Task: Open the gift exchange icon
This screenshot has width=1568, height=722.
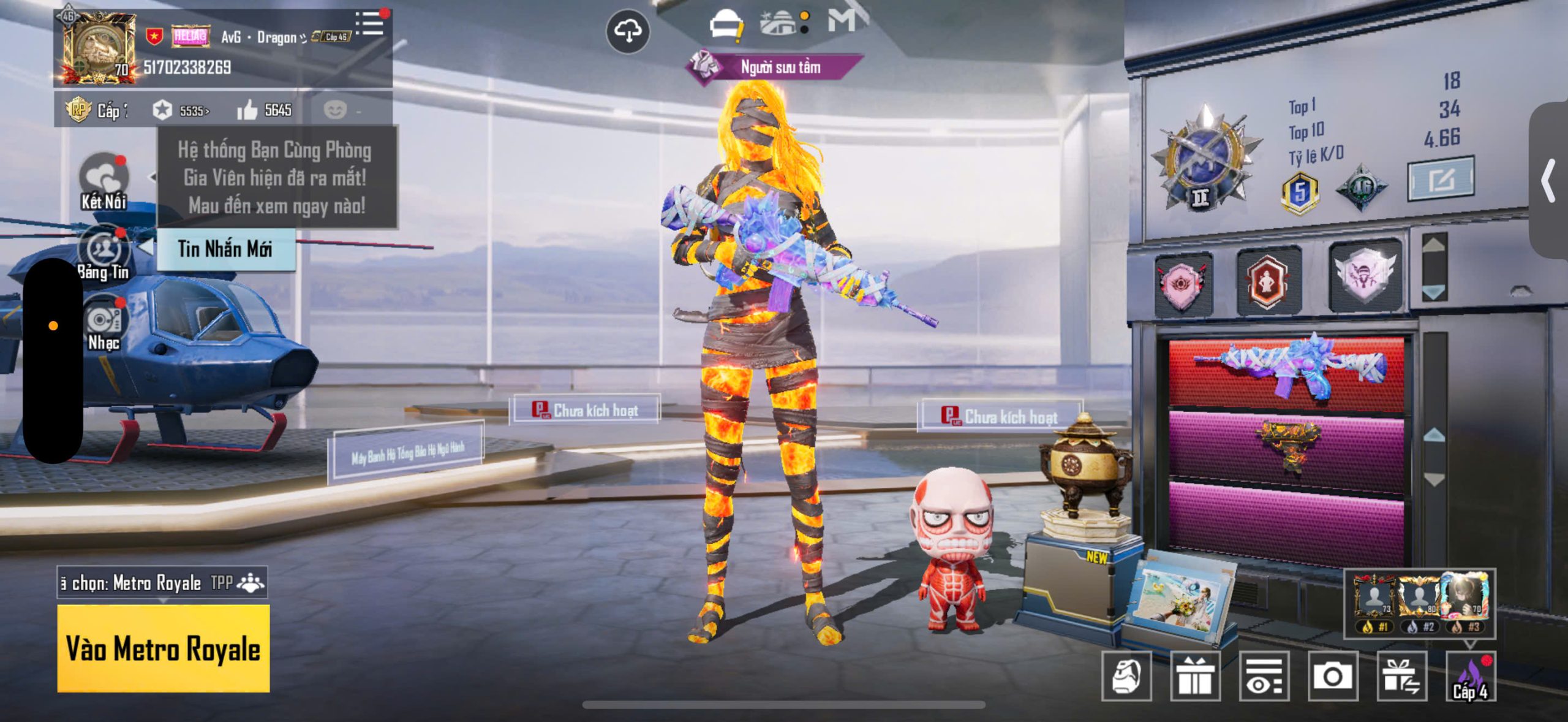Action: pyautogui.click(x=1401, y=676)
